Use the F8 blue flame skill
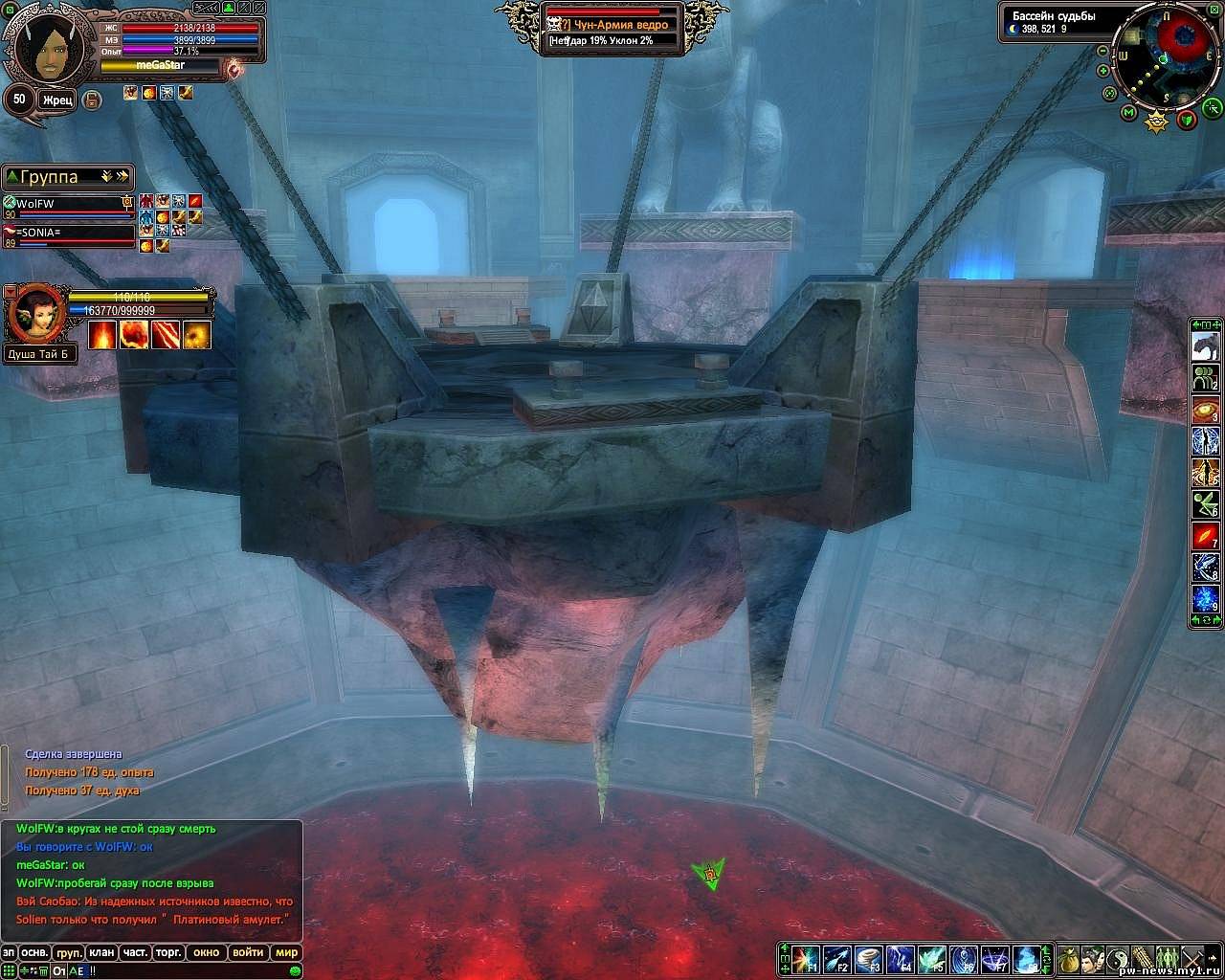The image size is (1225, 980). (1026, 959)
